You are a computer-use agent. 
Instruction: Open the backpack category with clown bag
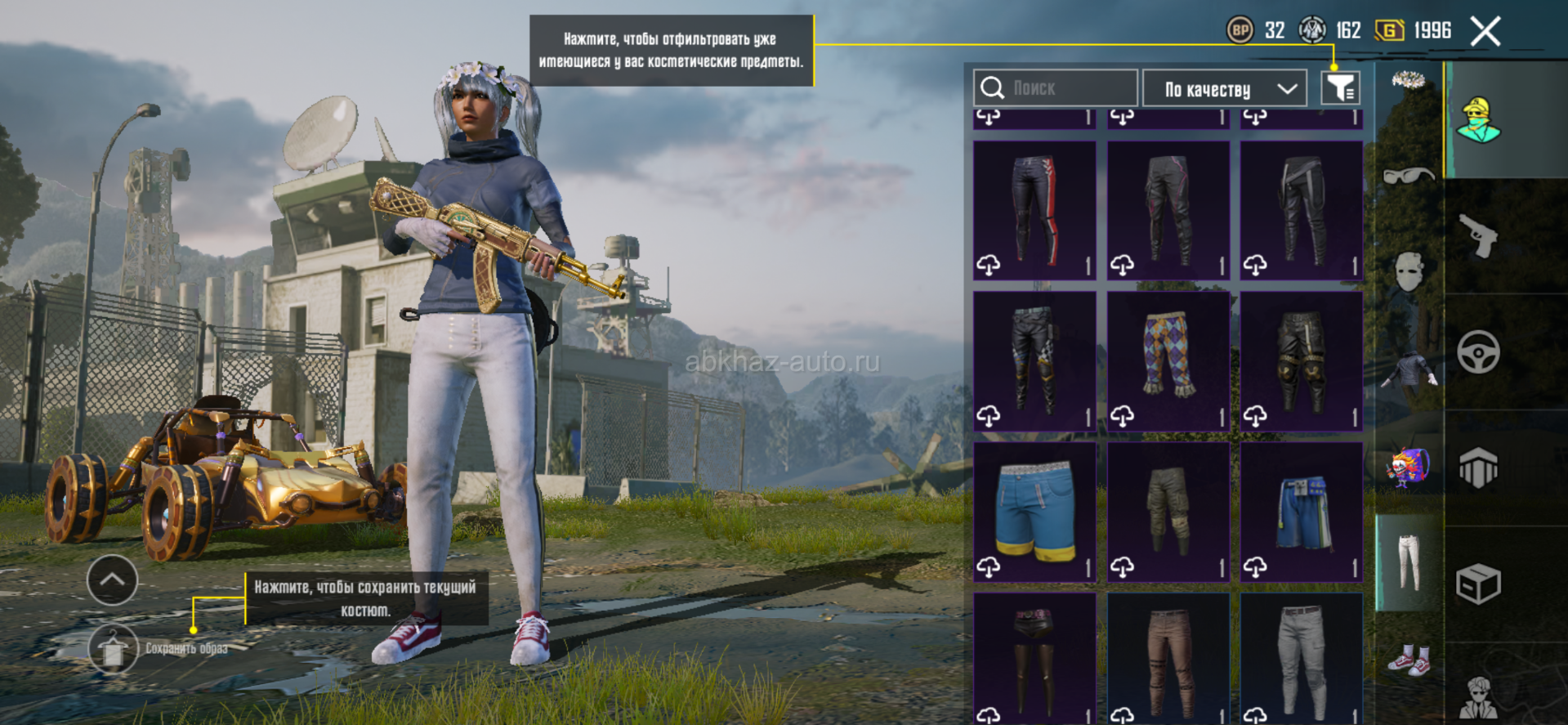click(x=1407, y=468)
